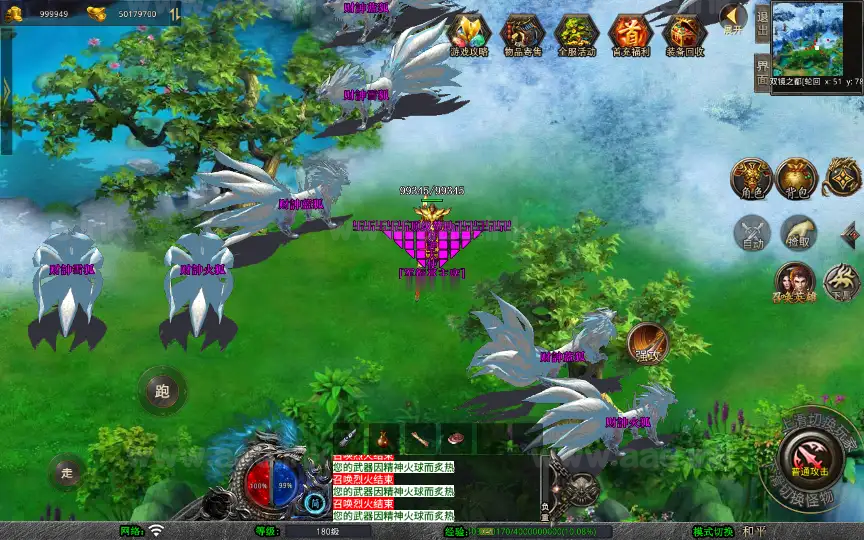Click the 退出 exit button
The height and width of the screenshot is (540, 864).
point(762,22)
